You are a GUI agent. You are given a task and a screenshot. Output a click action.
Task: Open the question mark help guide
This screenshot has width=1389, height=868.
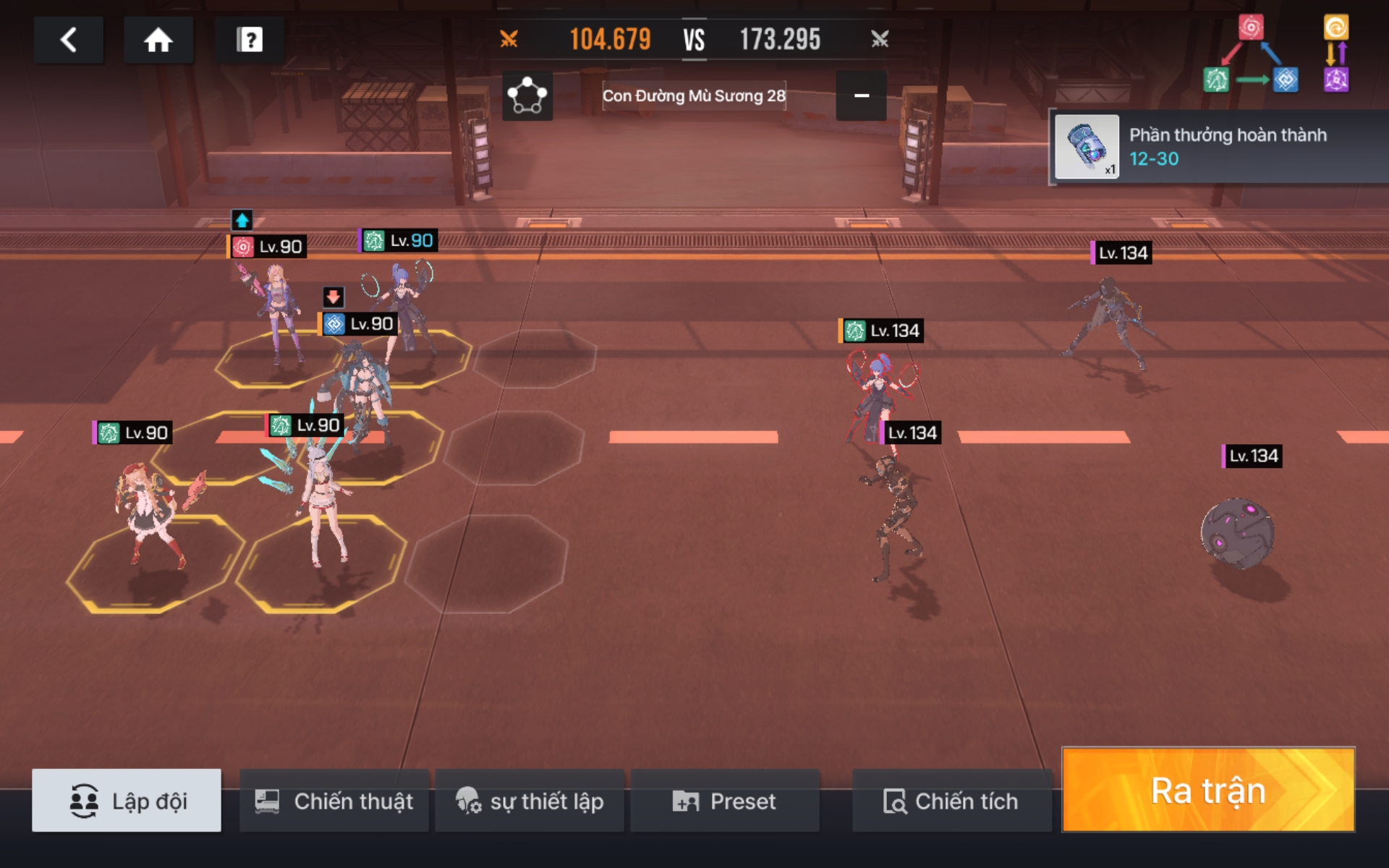pyautogui.click(x=250, y=40)
